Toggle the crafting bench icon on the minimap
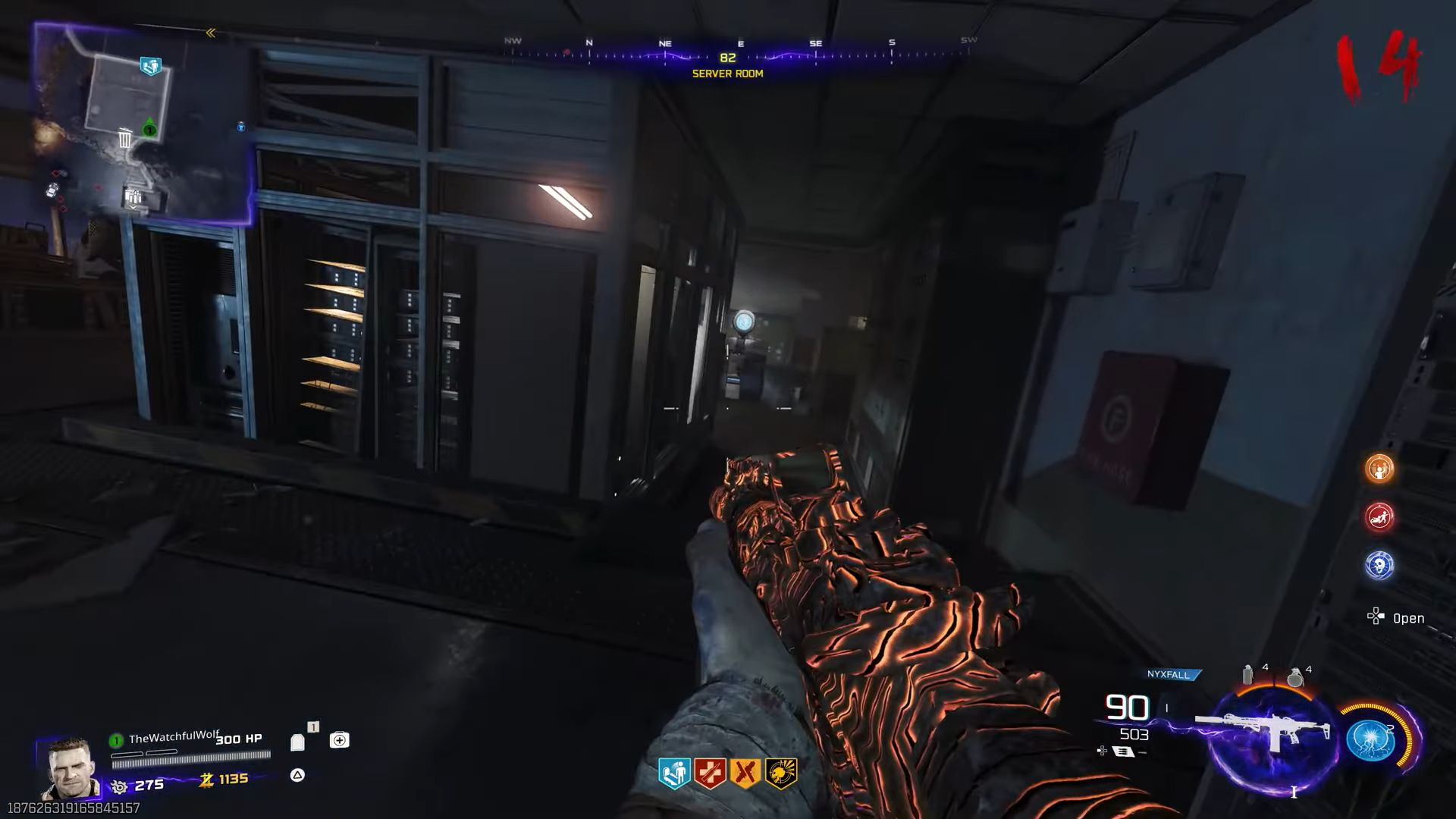The width and height of the screenshot is (1456, 819). pyautogui.click(x=133, y=197)
